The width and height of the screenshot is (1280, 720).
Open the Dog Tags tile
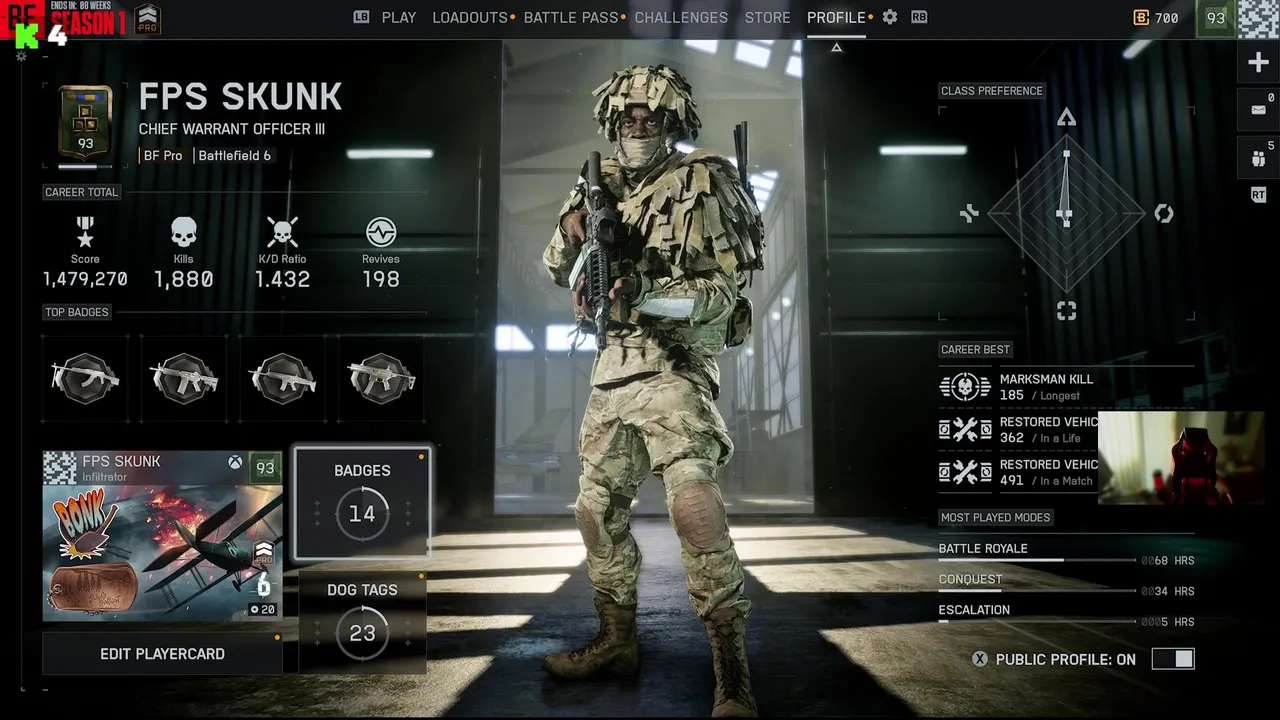[x=362, y=621]
